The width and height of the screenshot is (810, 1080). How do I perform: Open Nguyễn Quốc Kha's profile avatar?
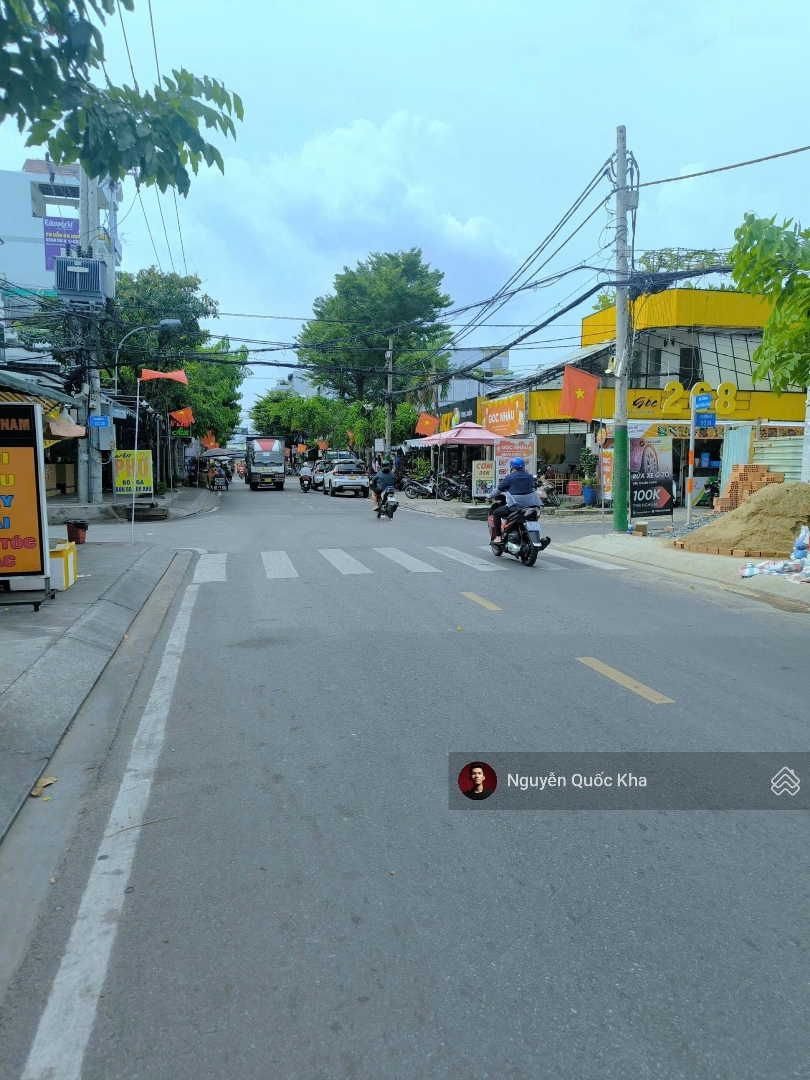477,781
